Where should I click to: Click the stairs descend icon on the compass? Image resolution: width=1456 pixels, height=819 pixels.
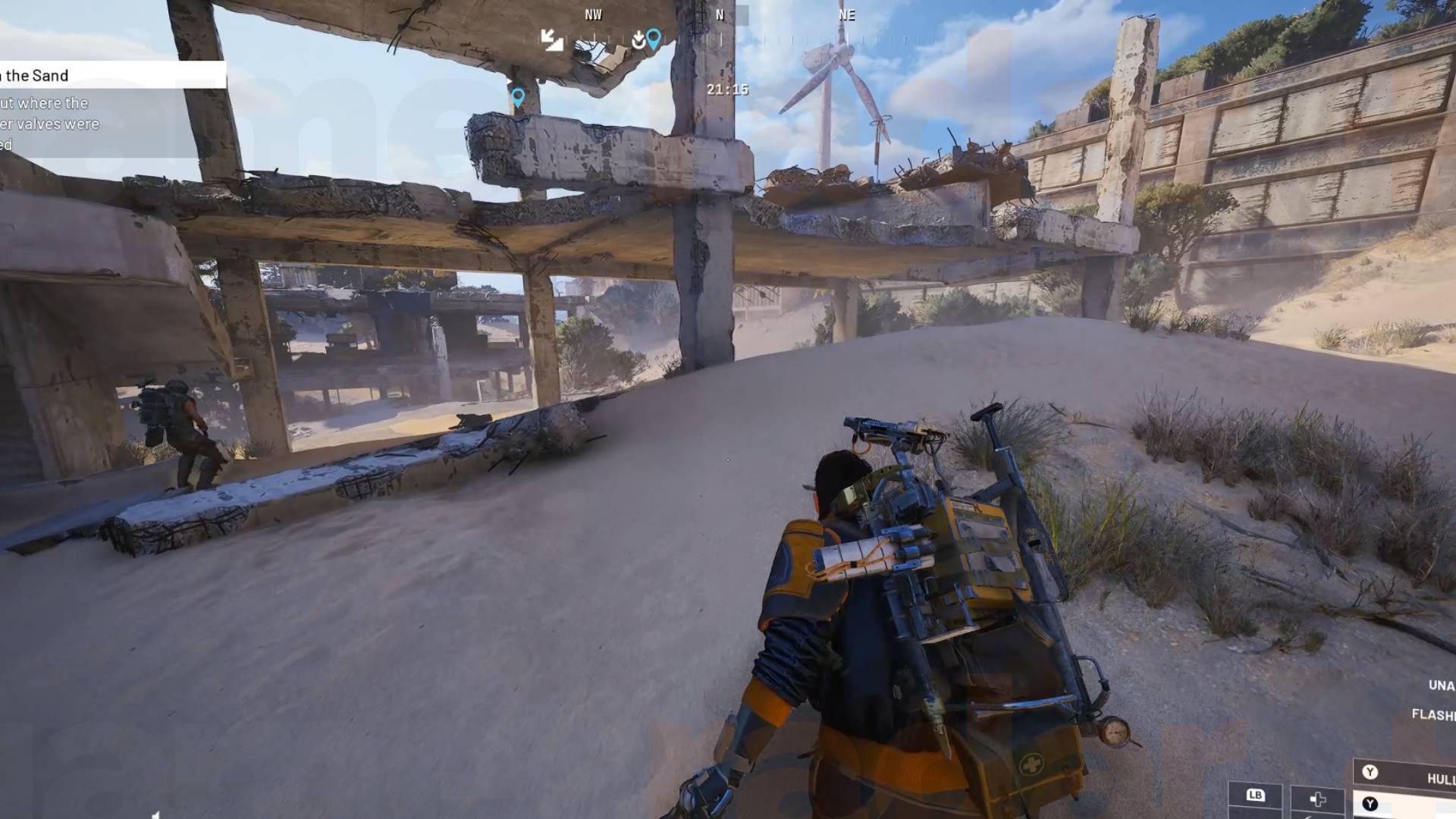[x=552, y=40]
